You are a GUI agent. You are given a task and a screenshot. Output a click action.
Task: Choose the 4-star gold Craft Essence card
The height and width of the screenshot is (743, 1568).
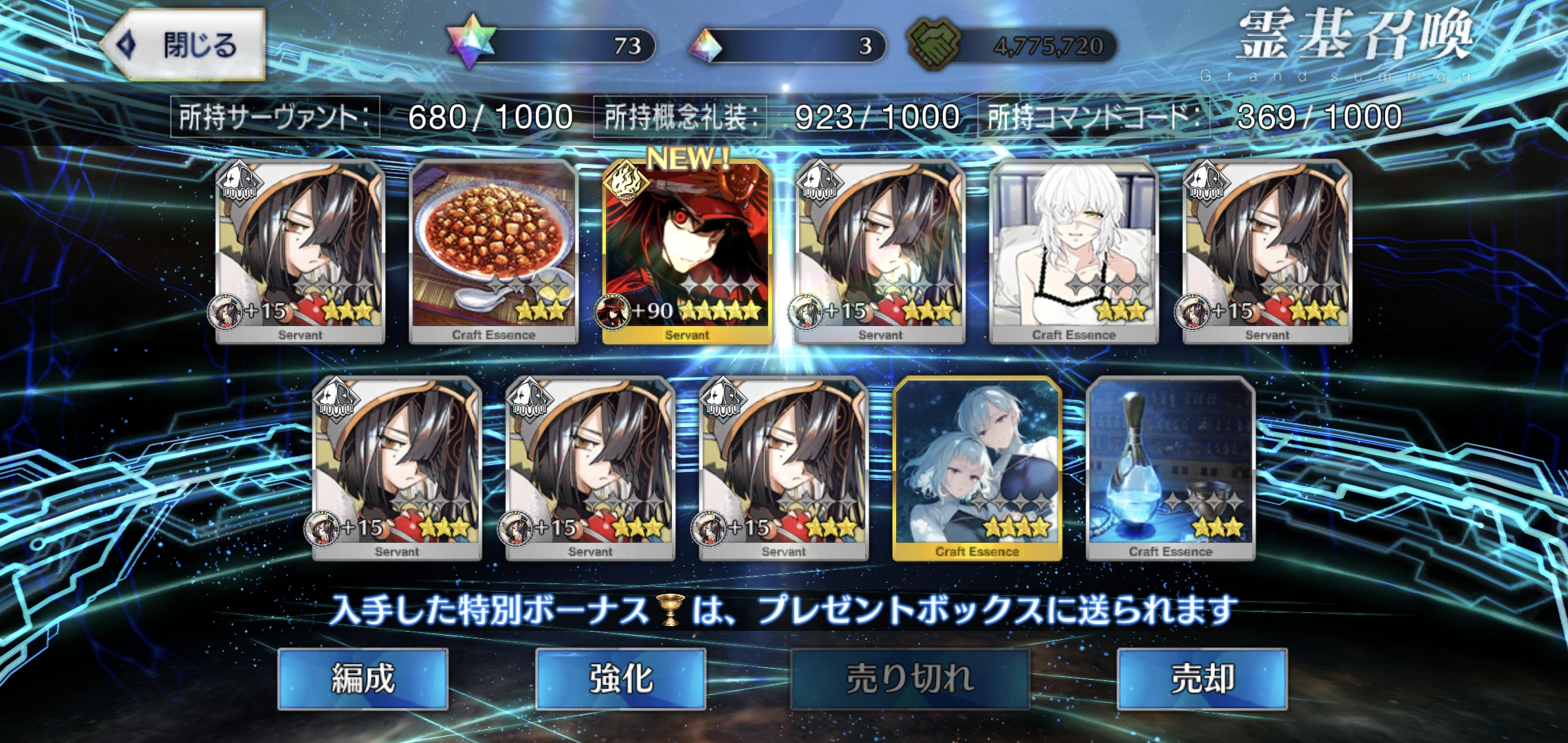(x=977, y=469)
